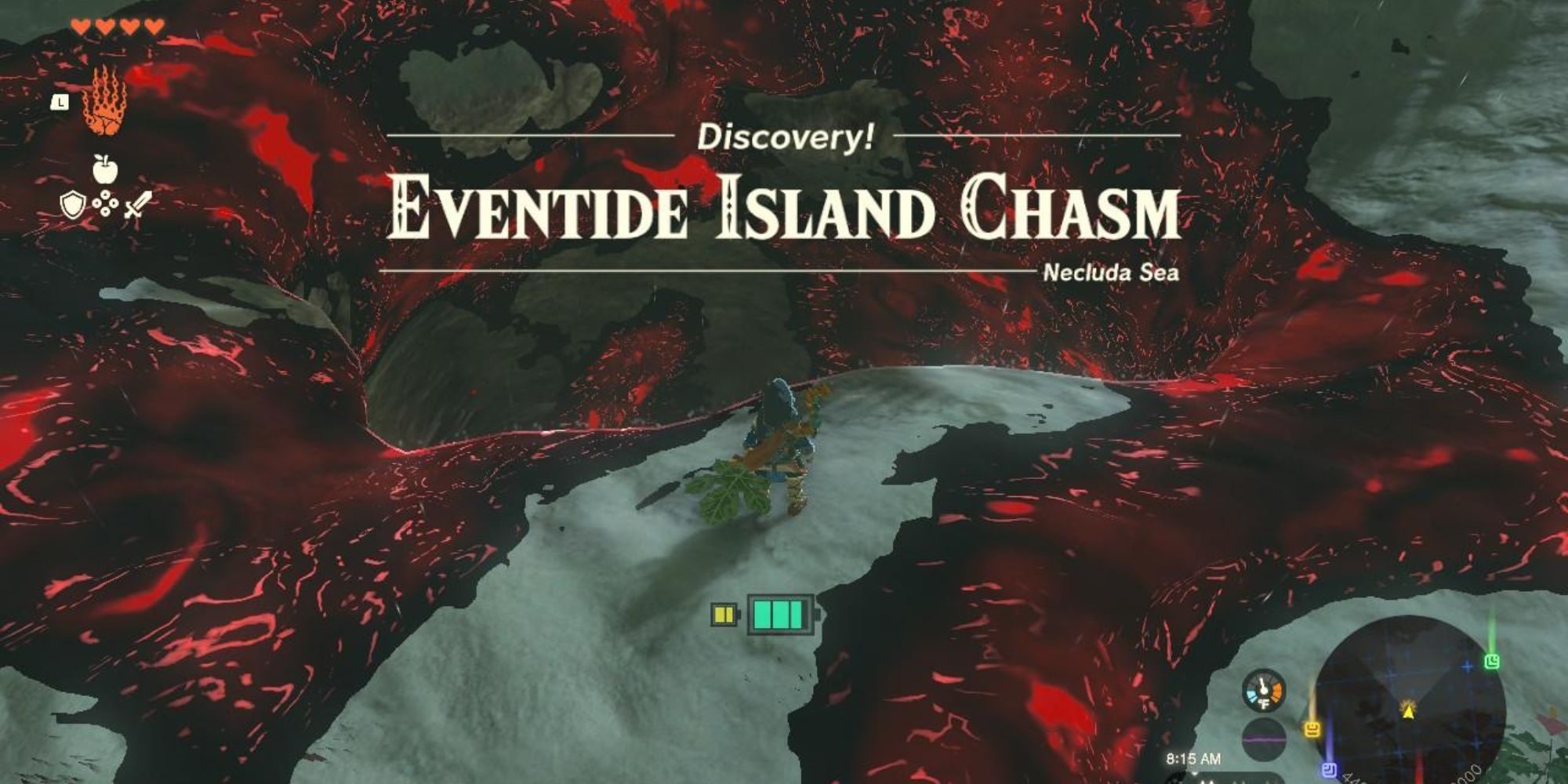Image resolution: width=1568 pixels, height=784 pixels.
Task: Click the sword equipment icon
Action: click(x=139, y=204)
